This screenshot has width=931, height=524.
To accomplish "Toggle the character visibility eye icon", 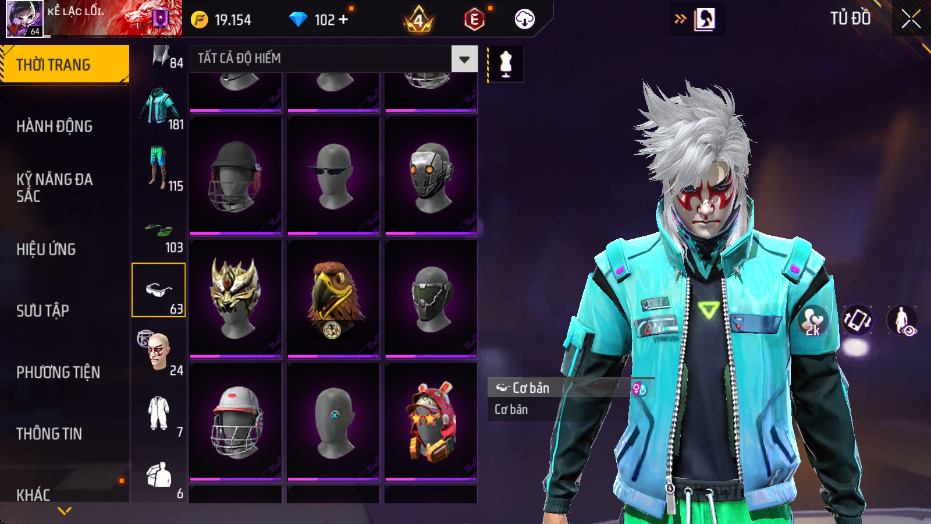I will point(902,320).
